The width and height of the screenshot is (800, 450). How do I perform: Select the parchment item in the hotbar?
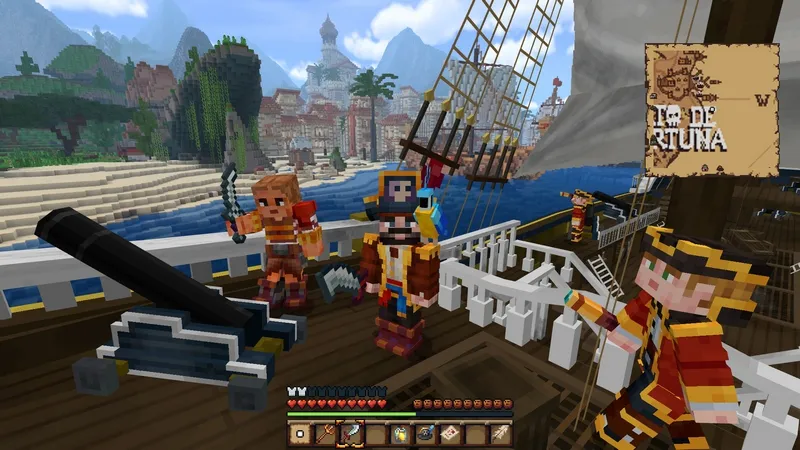click(300, 434)
